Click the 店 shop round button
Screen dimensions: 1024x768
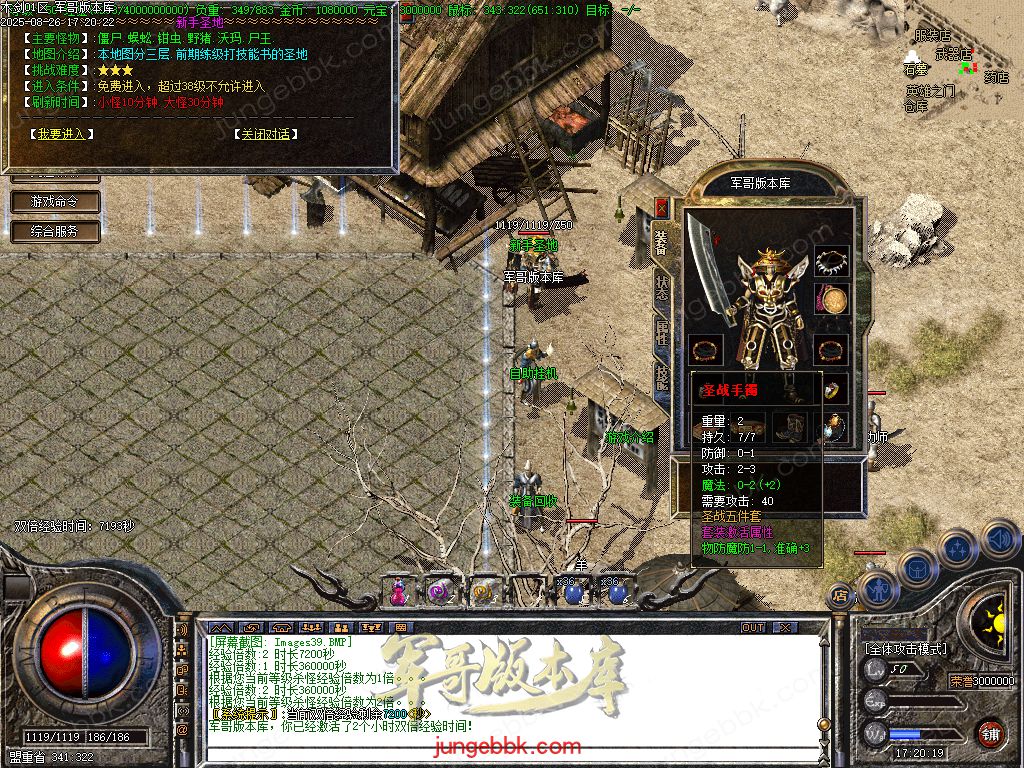click(840, 597)
